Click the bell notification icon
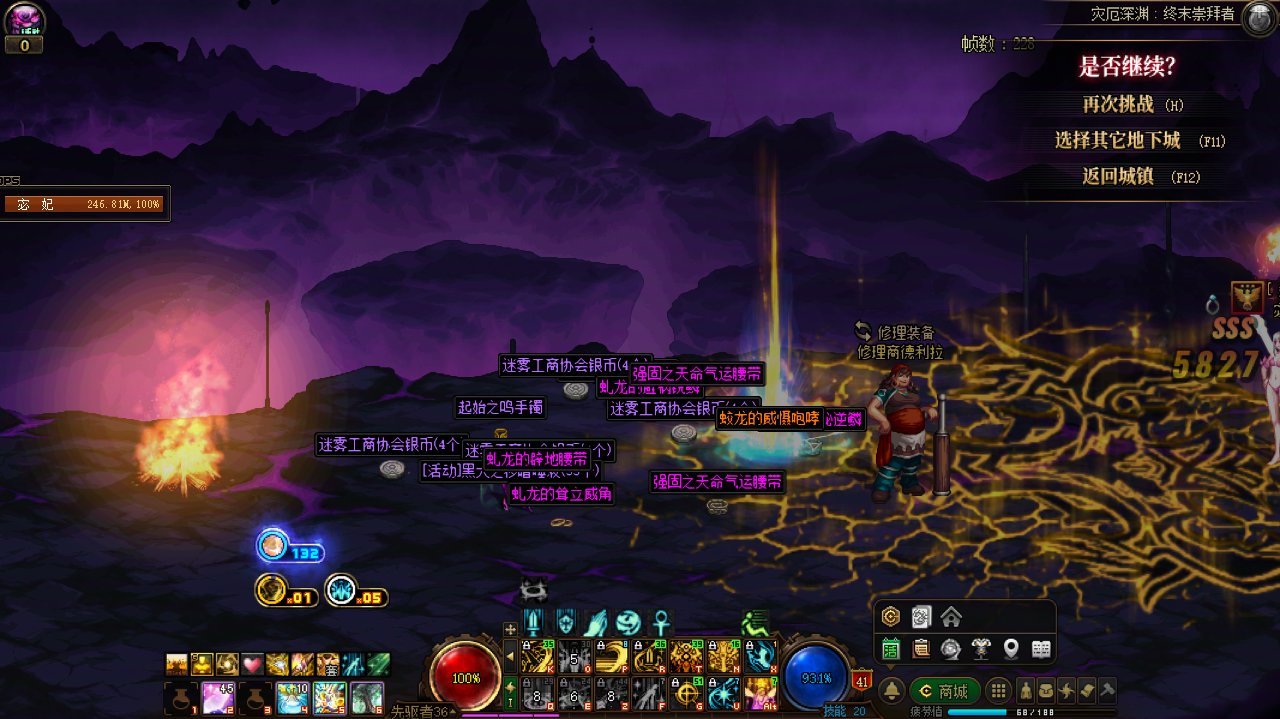The width and height of the screenshot is (1280, 719). point(891,691)
